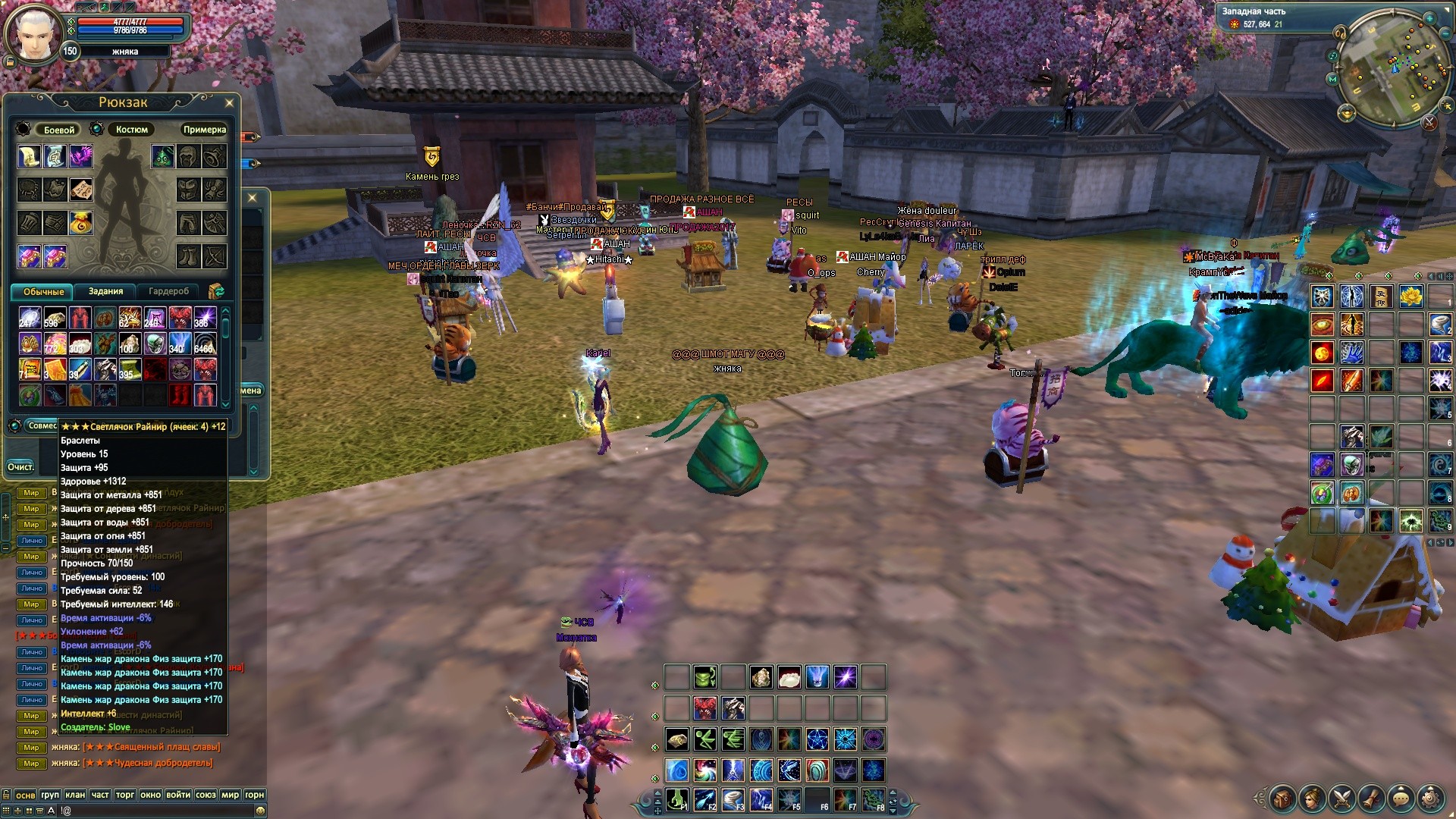The image size is (1456, 819).
Task: Click the Примерка fitting button
Action: pyautogui.click(x=204, y=130)
